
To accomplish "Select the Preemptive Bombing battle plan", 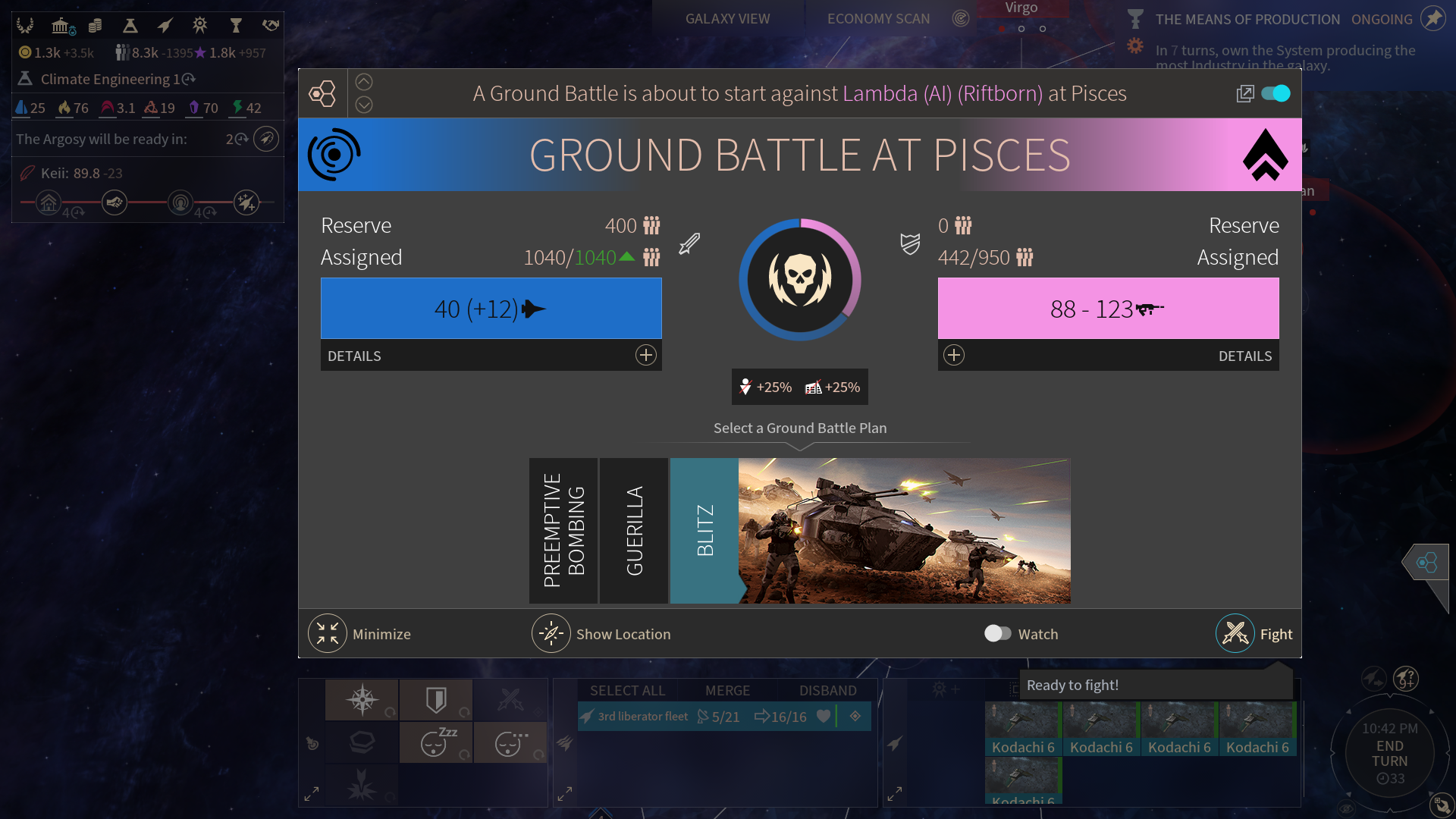I will point(563,531).
